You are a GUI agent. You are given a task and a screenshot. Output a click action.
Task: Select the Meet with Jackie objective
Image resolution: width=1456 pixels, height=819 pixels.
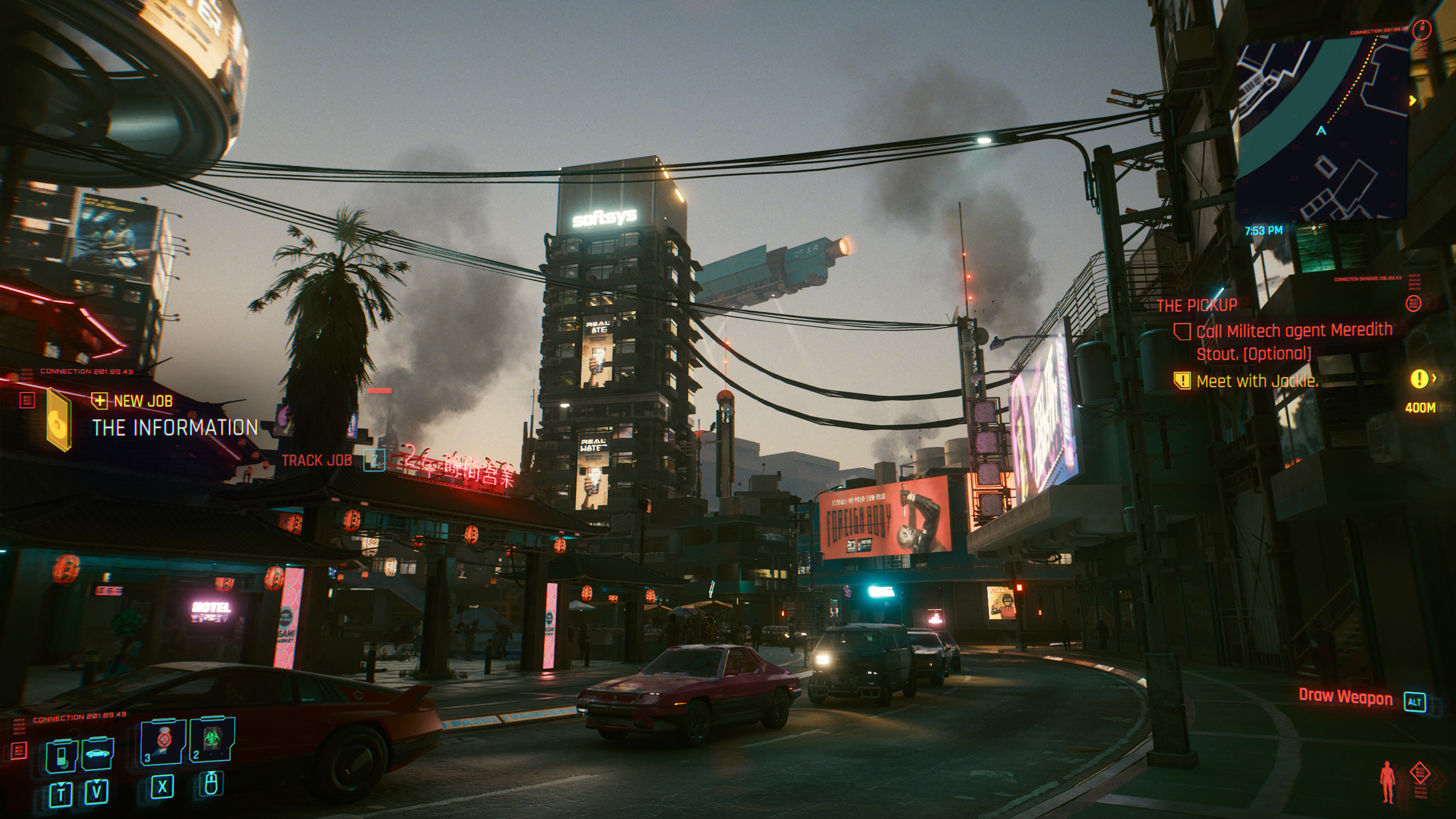click(x=1257, y=381)
